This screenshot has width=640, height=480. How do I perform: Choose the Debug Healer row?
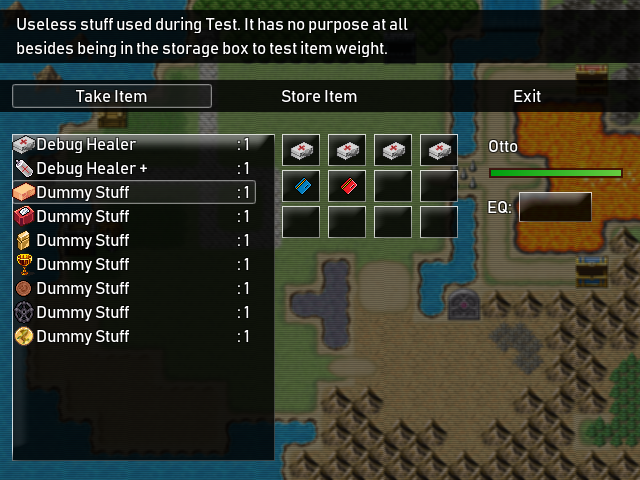point(133,145)
